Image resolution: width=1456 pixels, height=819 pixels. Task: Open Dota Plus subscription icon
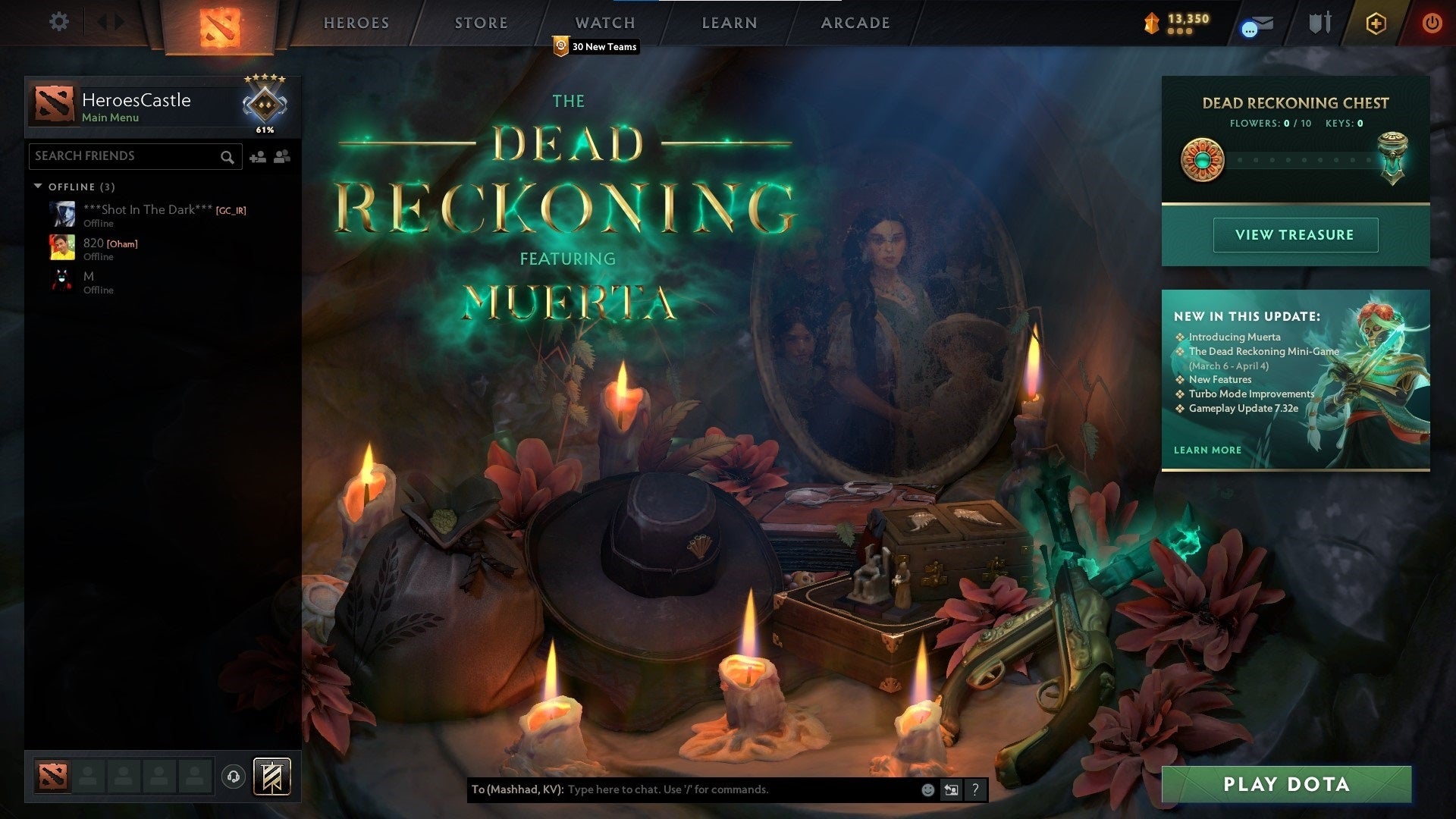click(x=1376, y=24)
